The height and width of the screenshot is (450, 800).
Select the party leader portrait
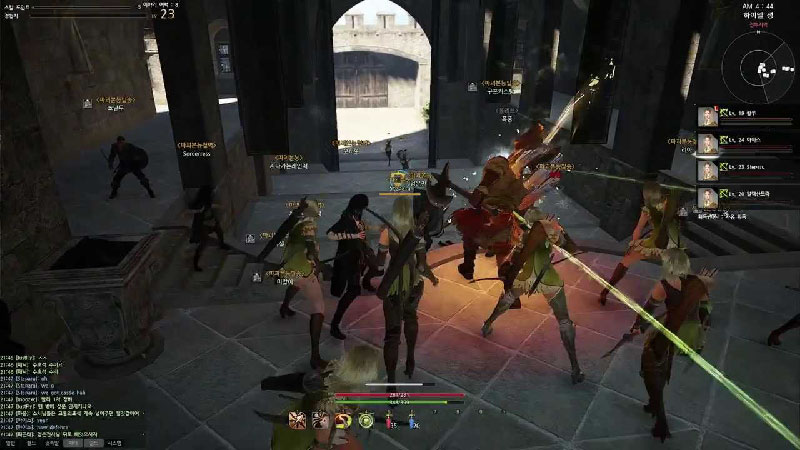709,116
